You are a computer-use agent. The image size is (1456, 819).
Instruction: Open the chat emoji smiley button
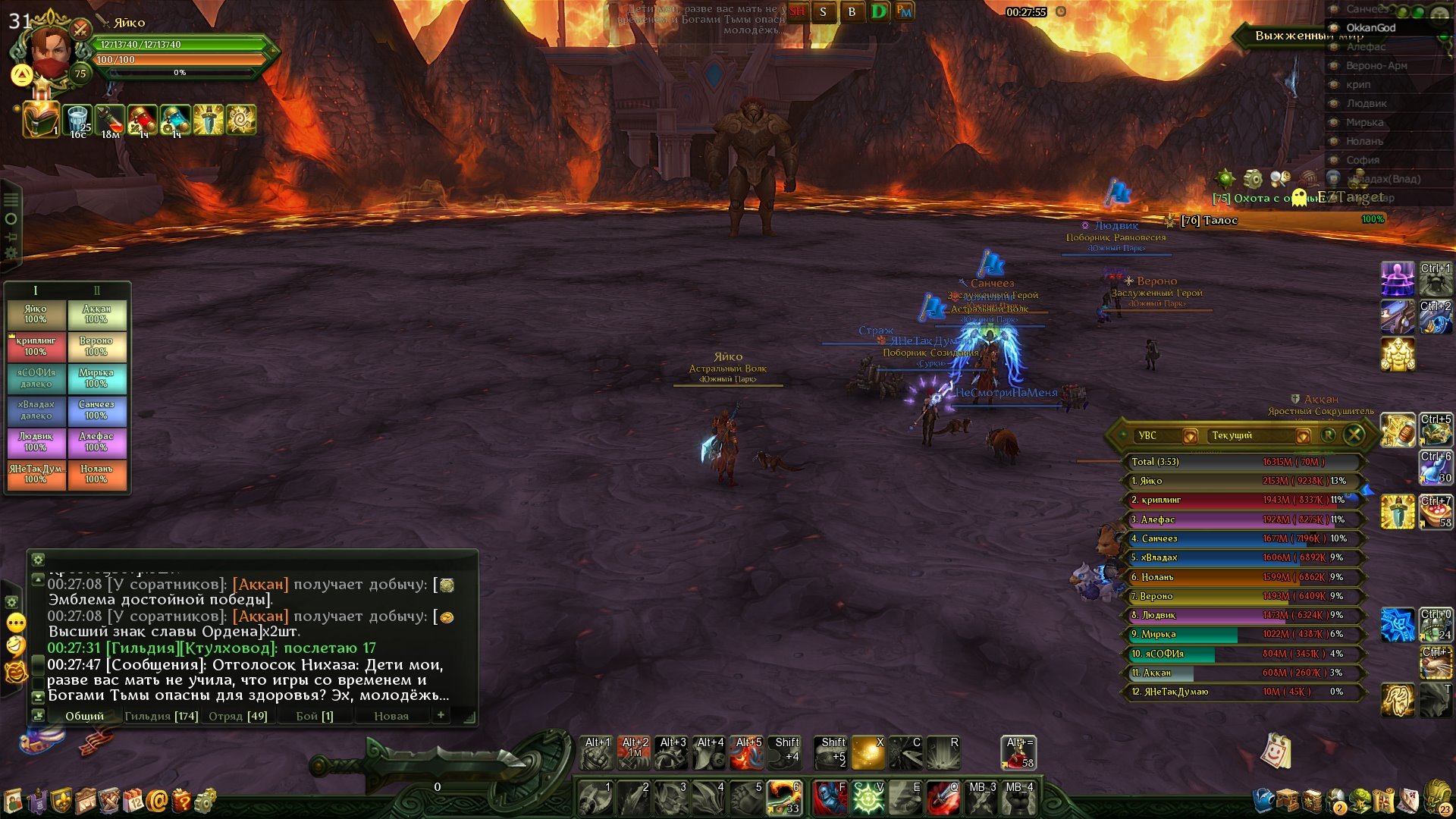pyautogui.click(x=16, y=646)
